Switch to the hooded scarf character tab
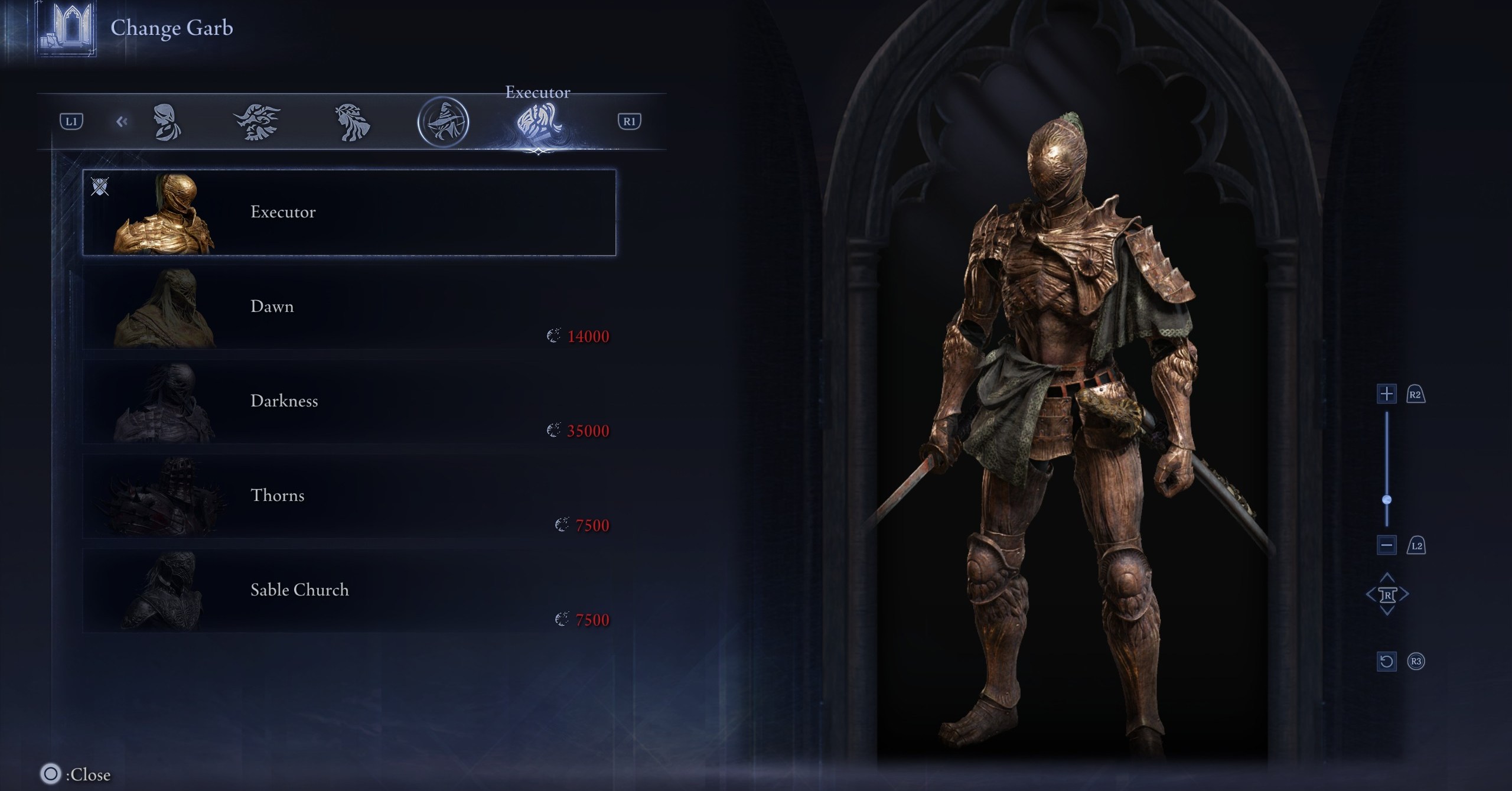1512x791 pixels. point(167,122)
